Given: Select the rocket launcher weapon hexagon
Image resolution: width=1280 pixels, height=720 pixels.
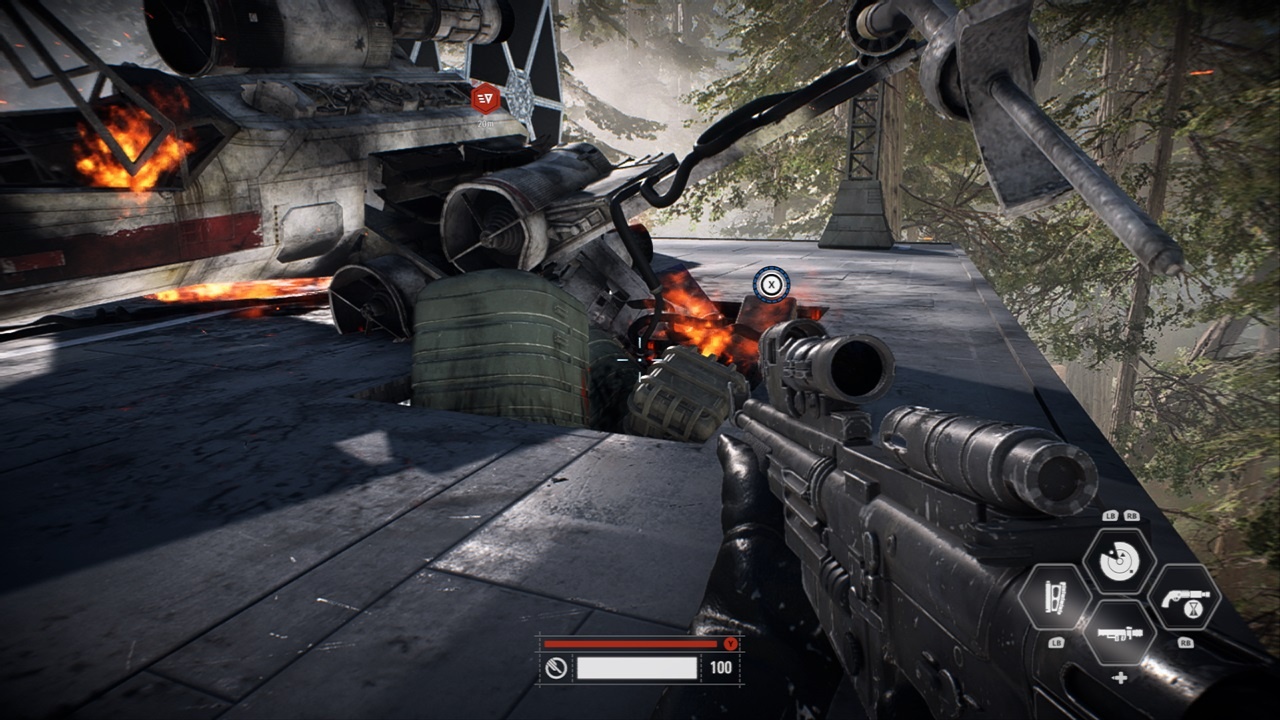Looking at the screenshot, I should click(x=1119, y=632).
